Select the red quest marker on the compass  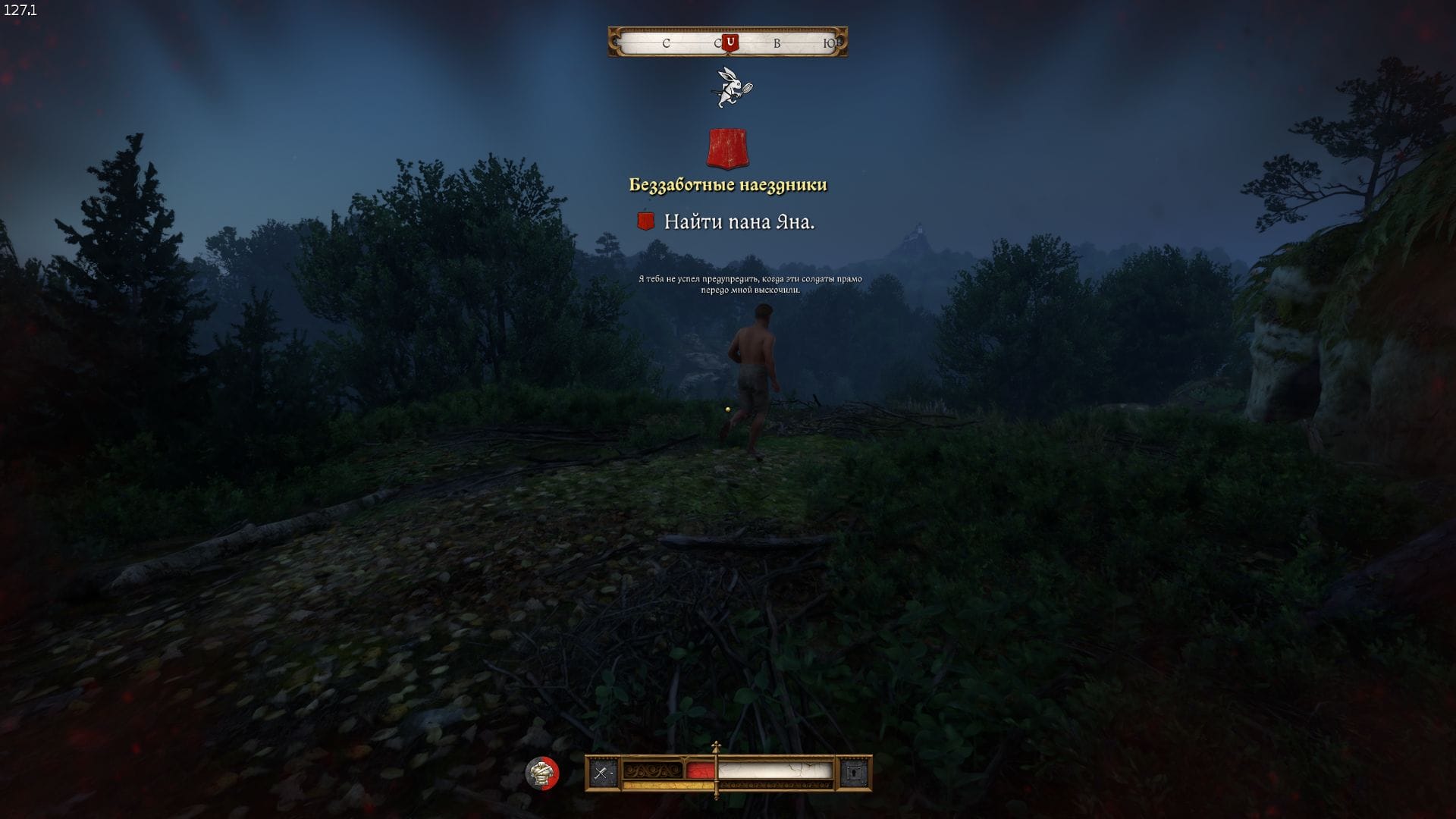click(x=730, y=42)
